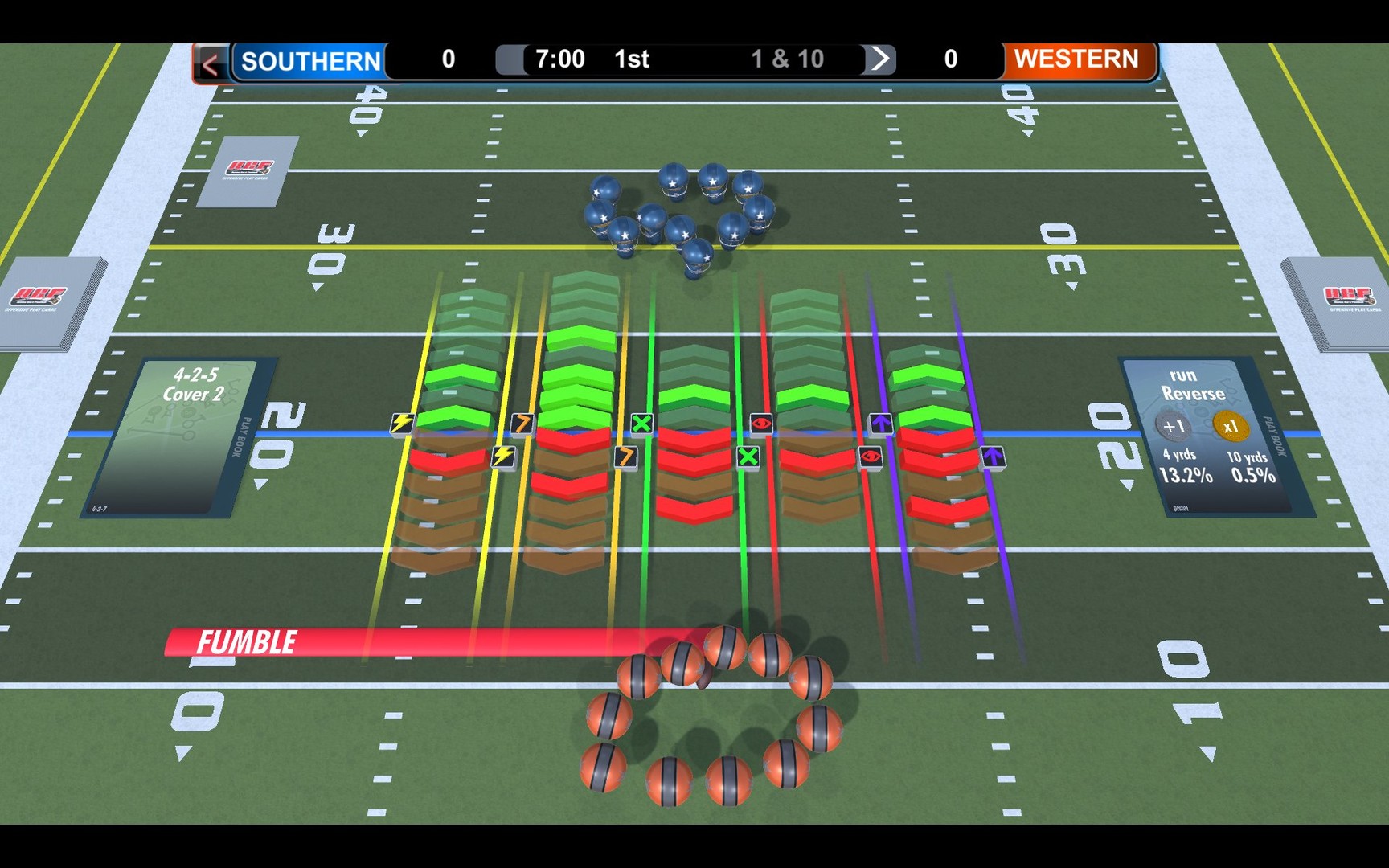The image size is (1389, 868).
Task: Select the lower purple up-arrow marker
Action: pos(995,456)
